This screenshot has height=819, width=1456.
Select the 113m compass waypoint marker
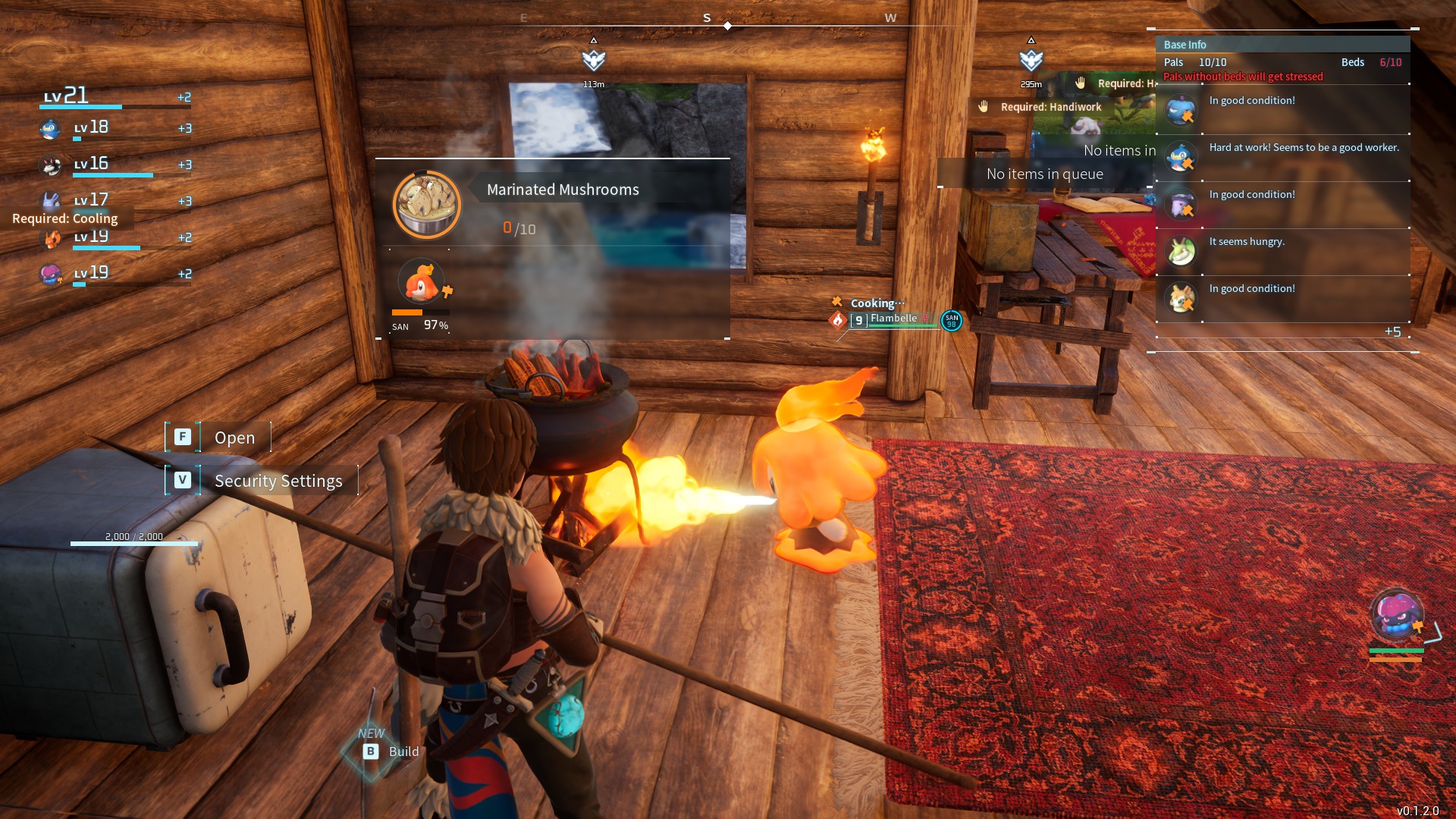pos(594,60)
